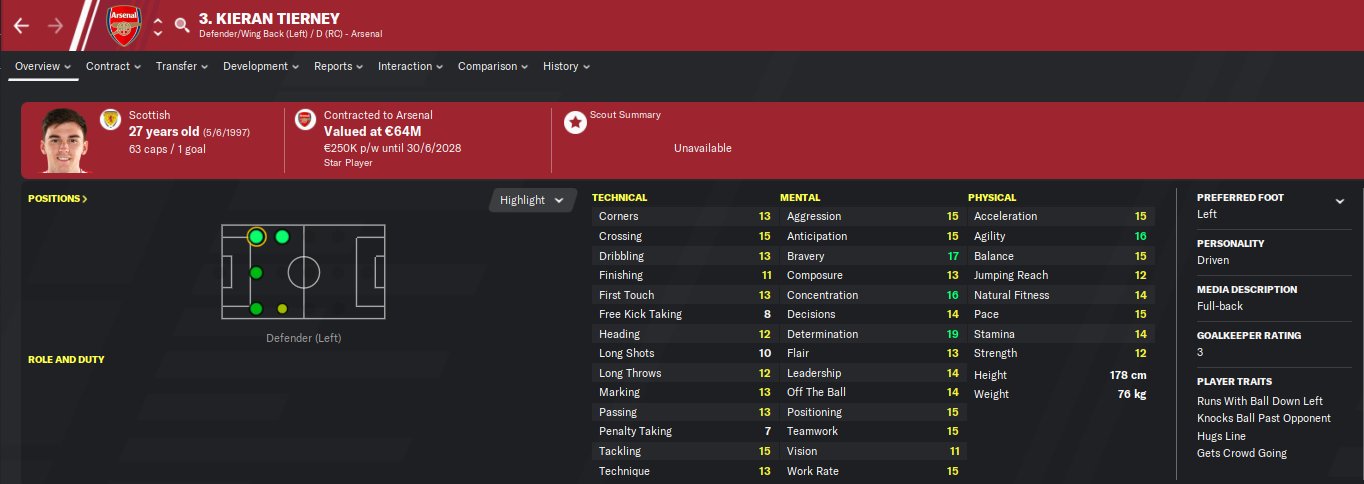
Task: Click the Arsenal club badge in header
Action: [x=123, y=25]
